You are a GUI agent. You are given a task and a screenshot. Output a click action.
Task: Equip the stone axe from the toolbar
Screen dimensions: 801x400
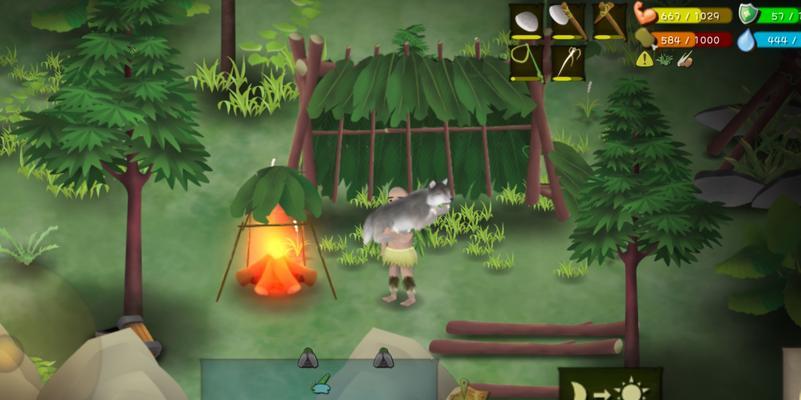567,22
